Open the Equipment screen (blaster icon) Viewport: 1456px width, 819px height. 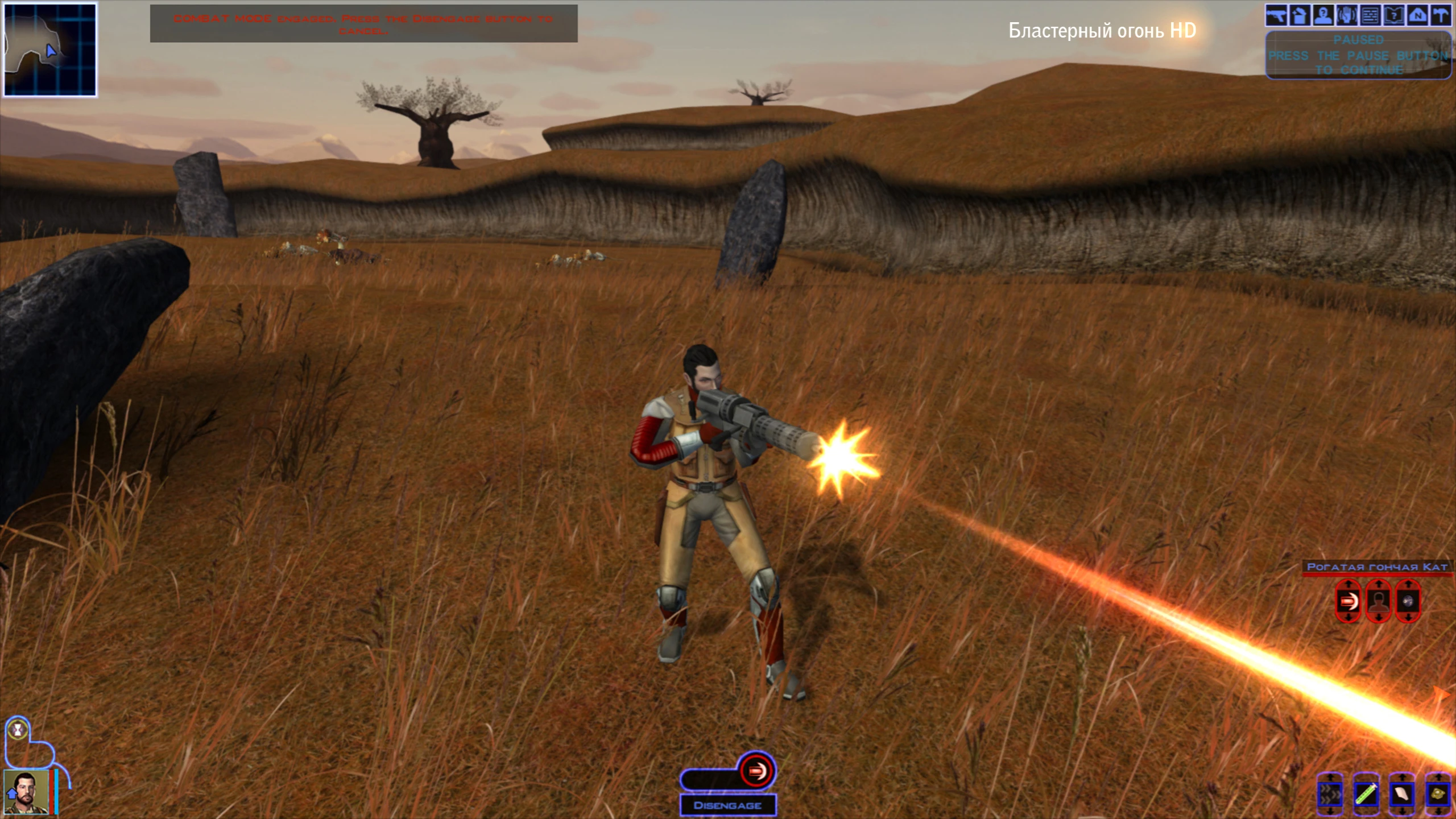click(1277, 15)
